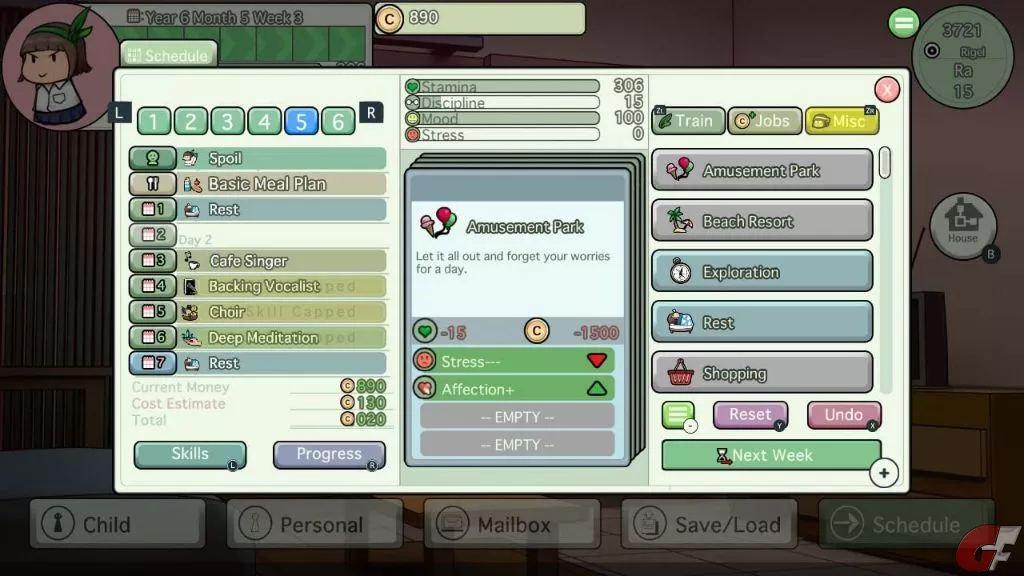Viewport: 1024px width, 576px height.
Task: Click the Deep Meditation schedule row
Action: [282, 338]
